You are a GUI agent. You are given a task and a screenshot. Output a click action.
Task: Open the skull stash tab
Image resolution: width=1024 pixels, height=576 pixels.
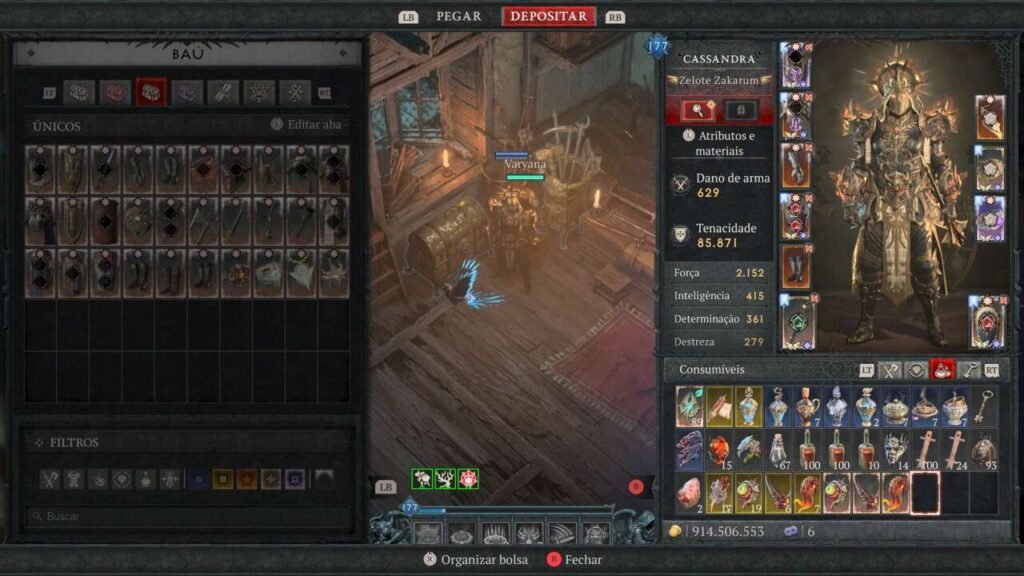click(x=259, y=93)
